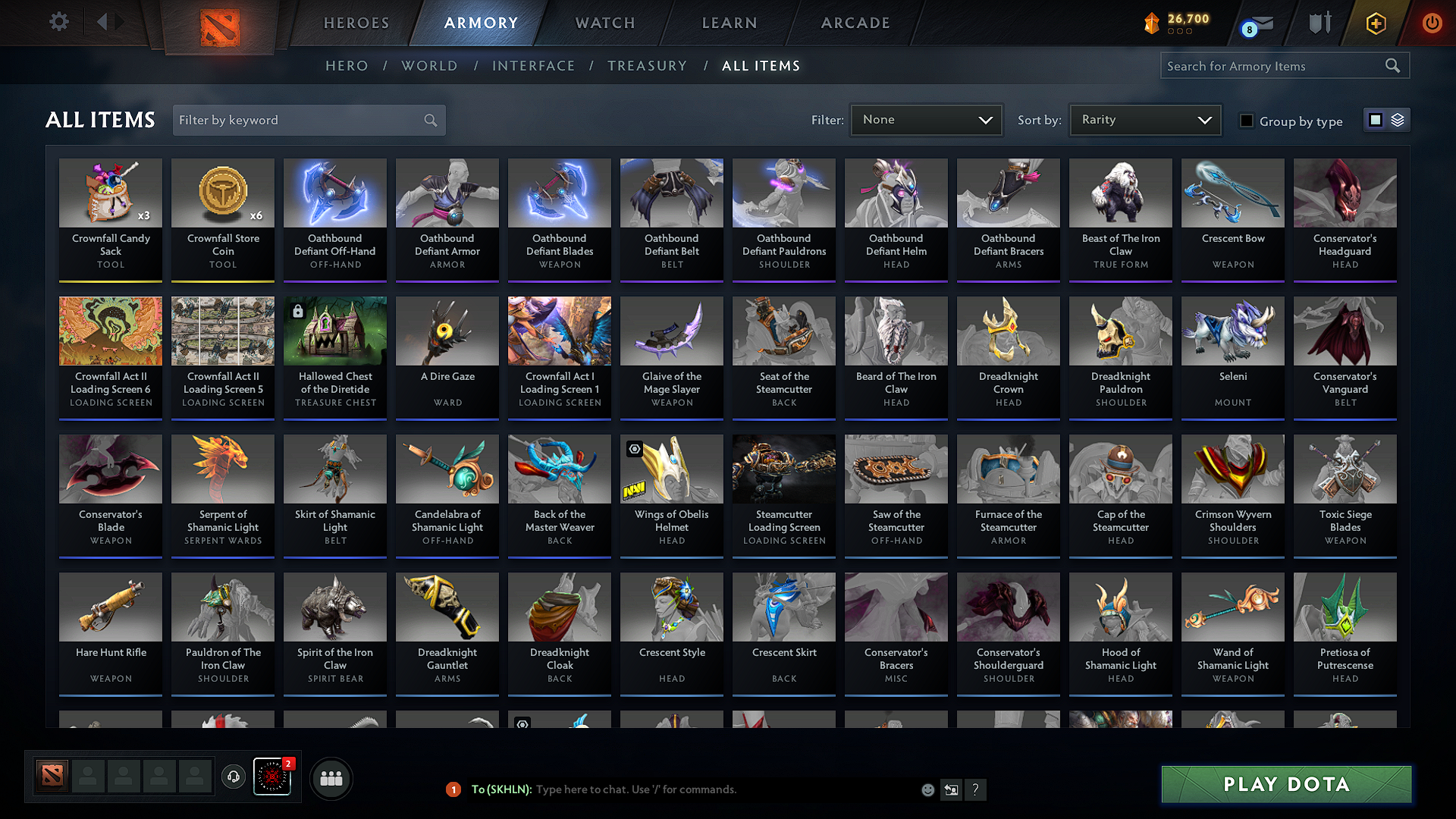Click the power/logout icon
The width and height of the screenshot is (1456, 819).
(1432, 23)
